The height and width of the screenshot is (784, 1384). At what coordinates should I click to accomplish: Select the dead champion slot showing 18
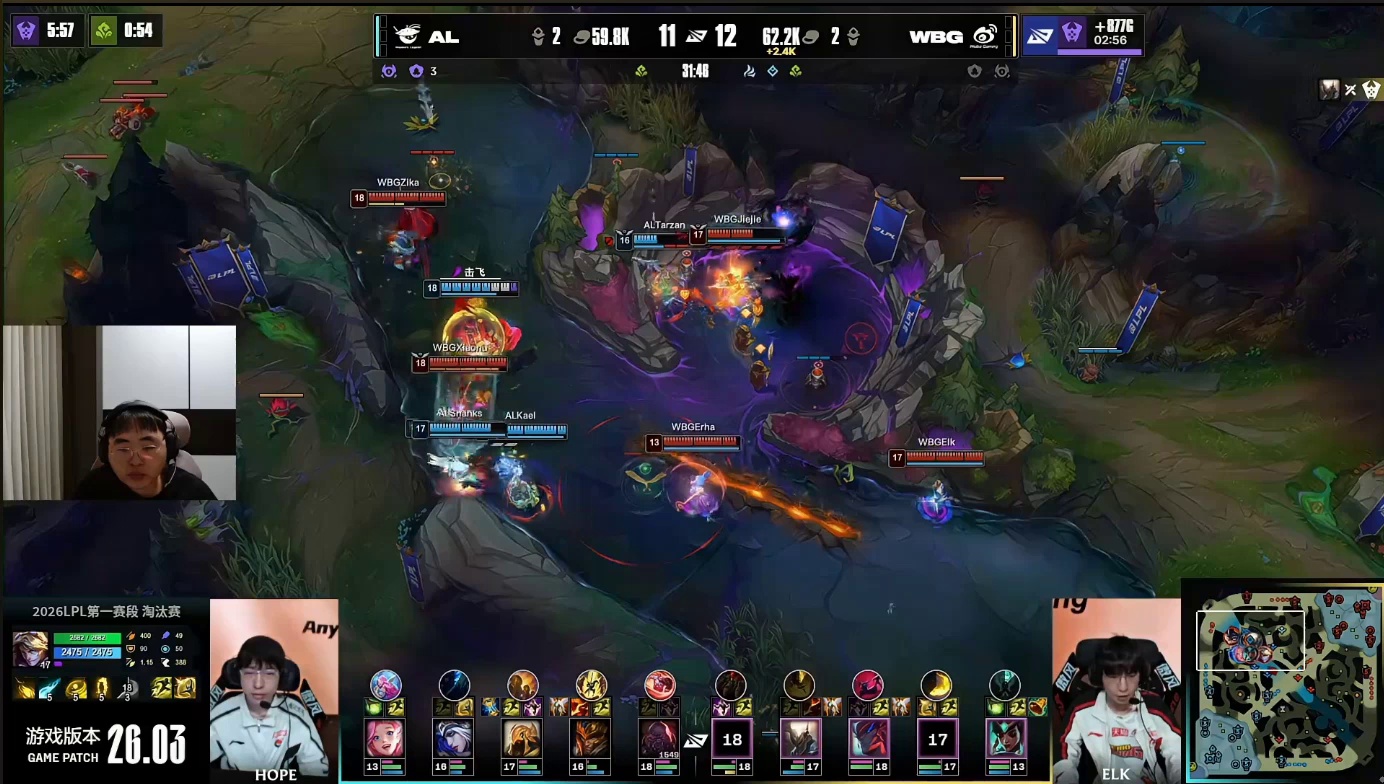tap(732, 740)
